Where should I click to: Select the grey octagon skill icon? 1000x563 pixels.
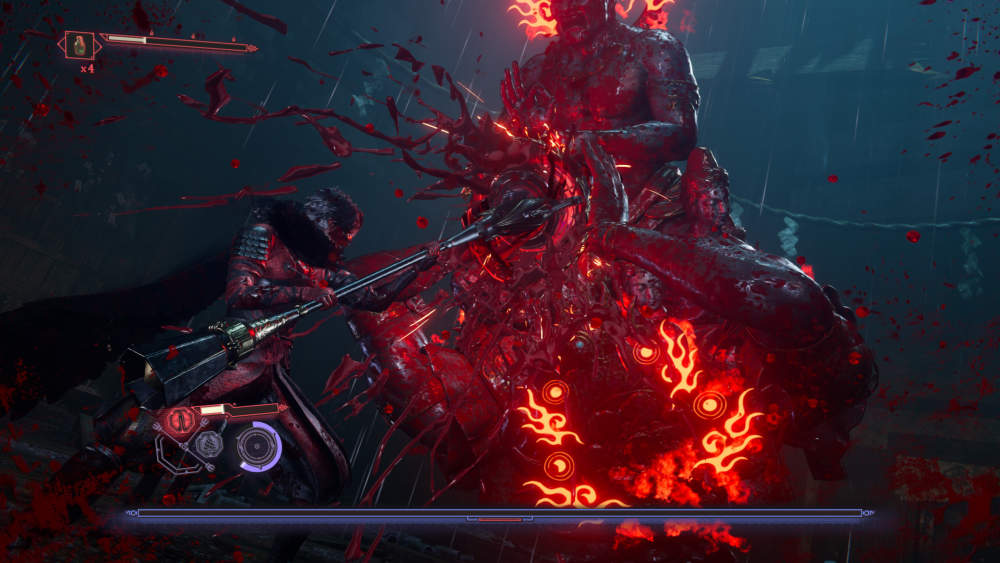tap(209, 445)
